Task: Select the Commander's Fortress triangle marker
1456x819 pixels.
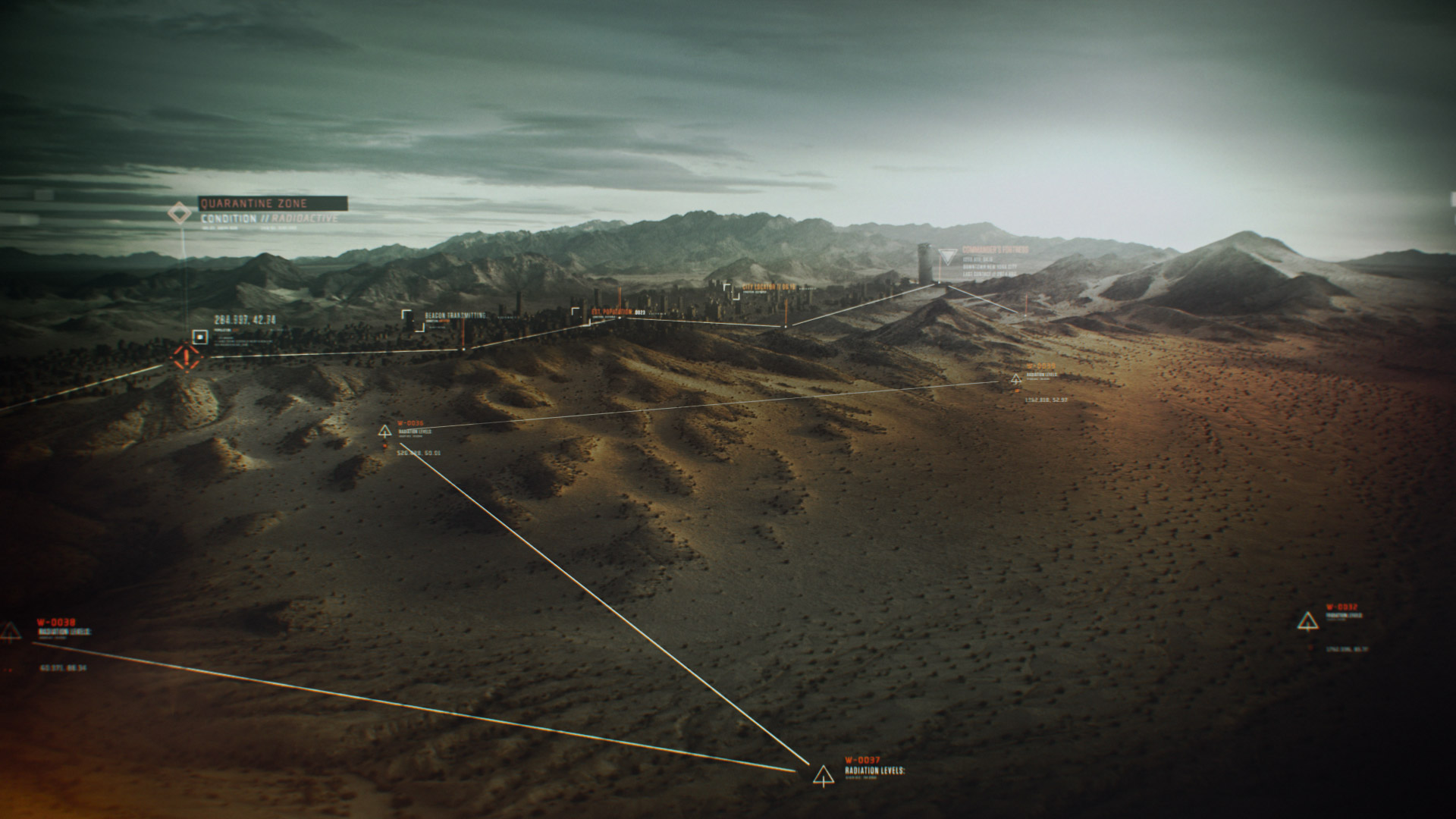Action: coord(947,256)
